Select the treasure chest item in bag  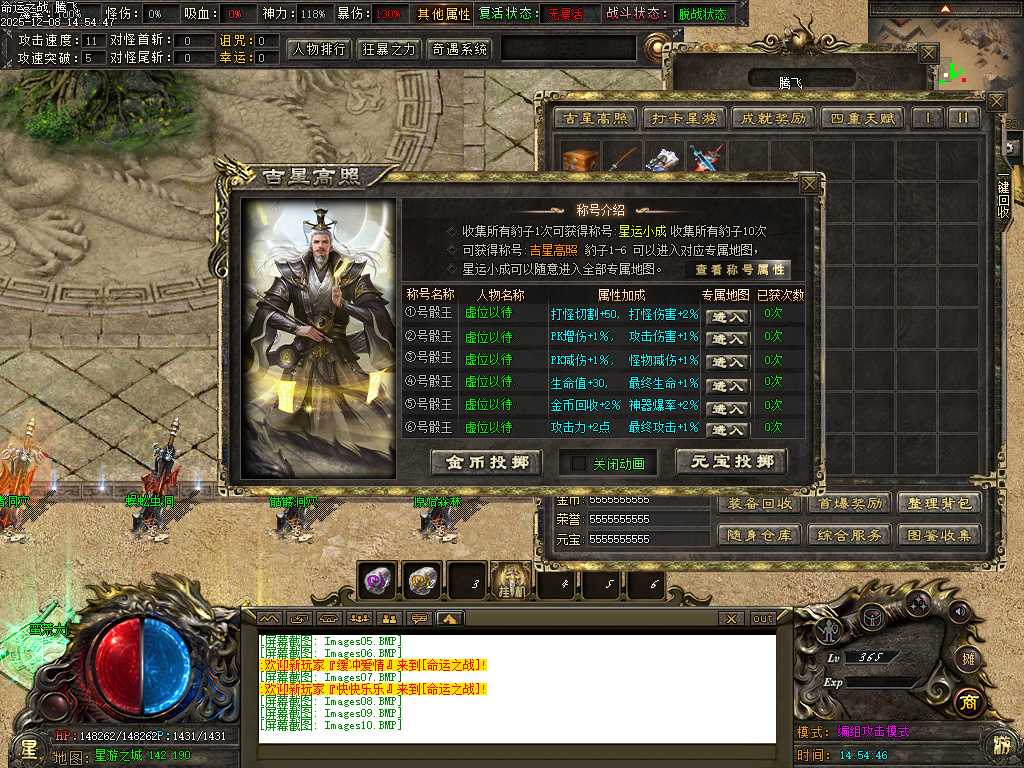(579, 160)
